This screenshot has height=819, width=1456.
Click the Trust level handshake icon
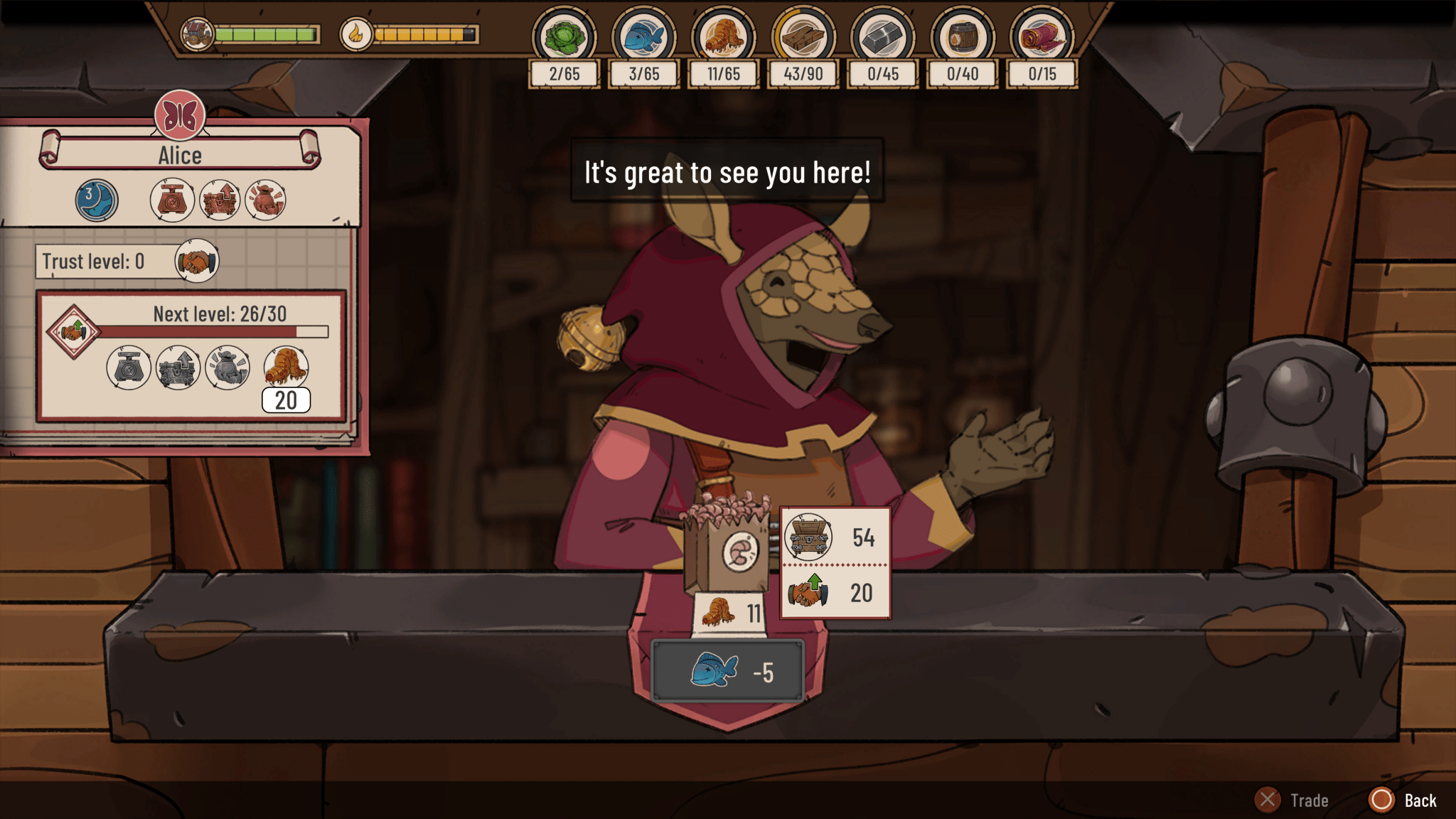pyautogui.click(x=197, y=262)
